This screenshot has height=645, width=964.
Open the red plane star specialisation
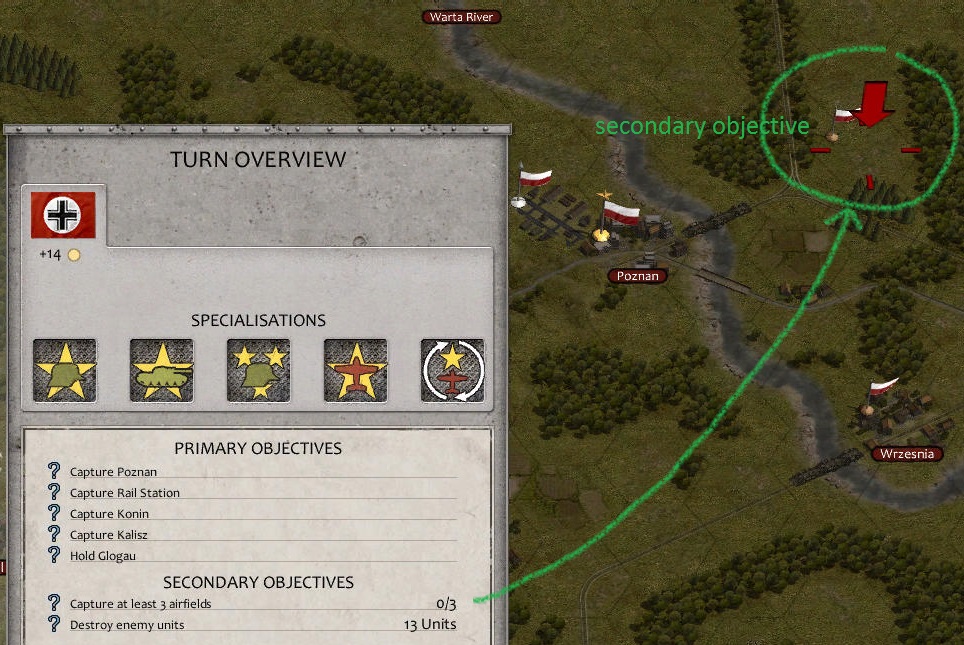(x=356, y=371)
